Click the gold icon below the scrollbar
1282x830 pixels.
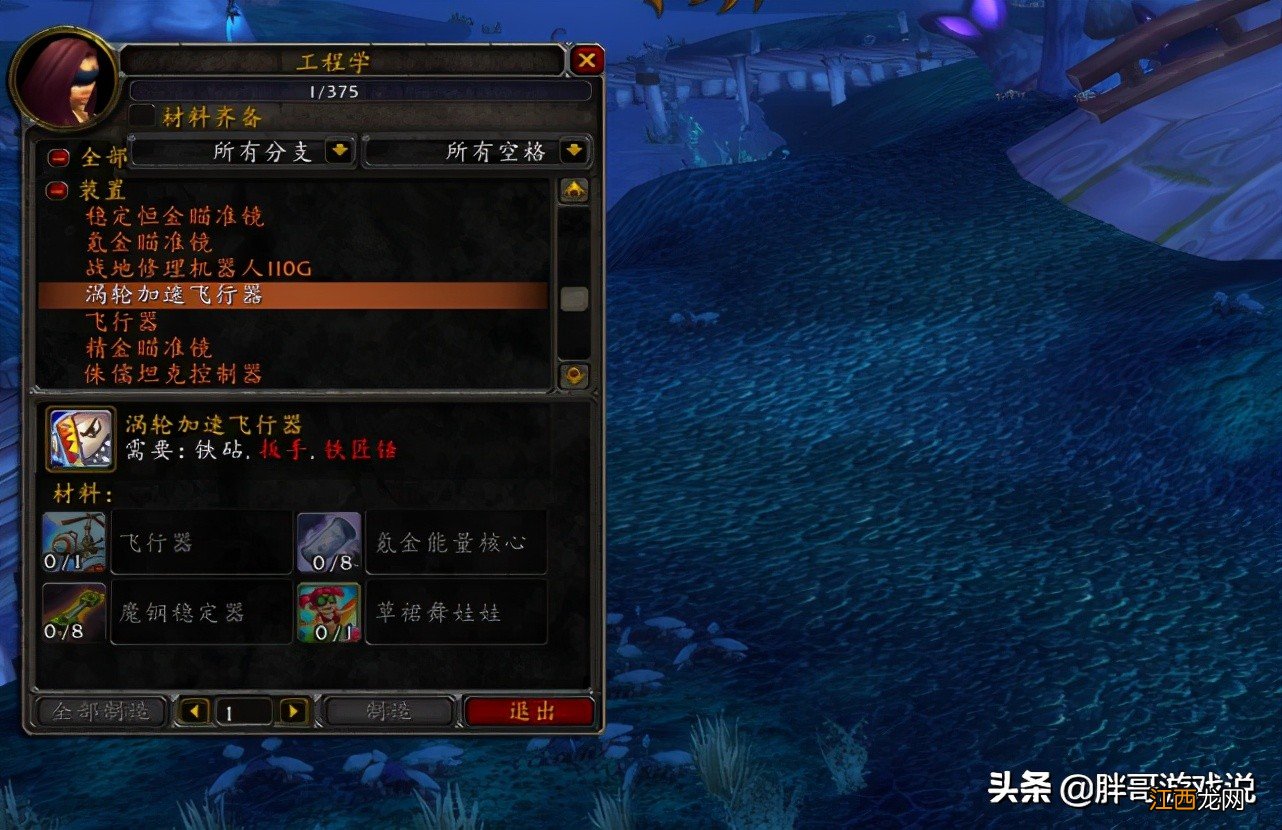574,373
